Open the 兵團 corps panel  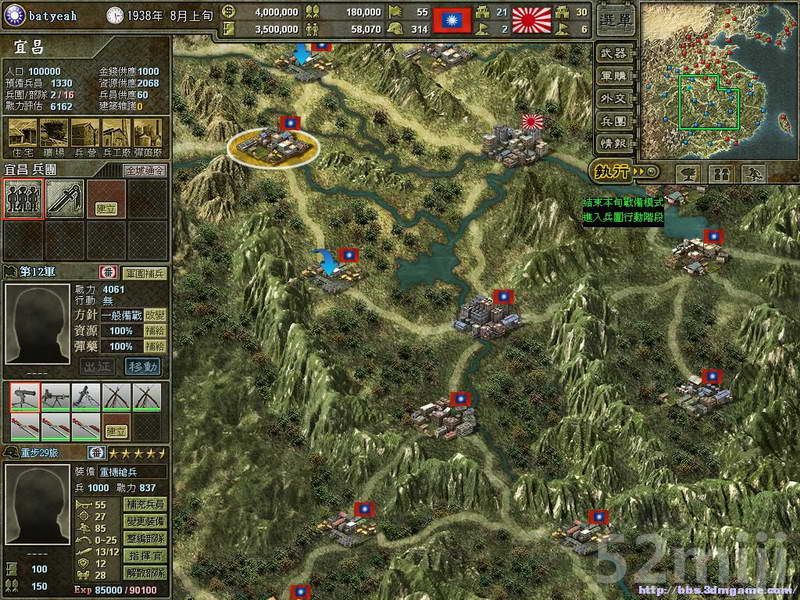(614, 121)
